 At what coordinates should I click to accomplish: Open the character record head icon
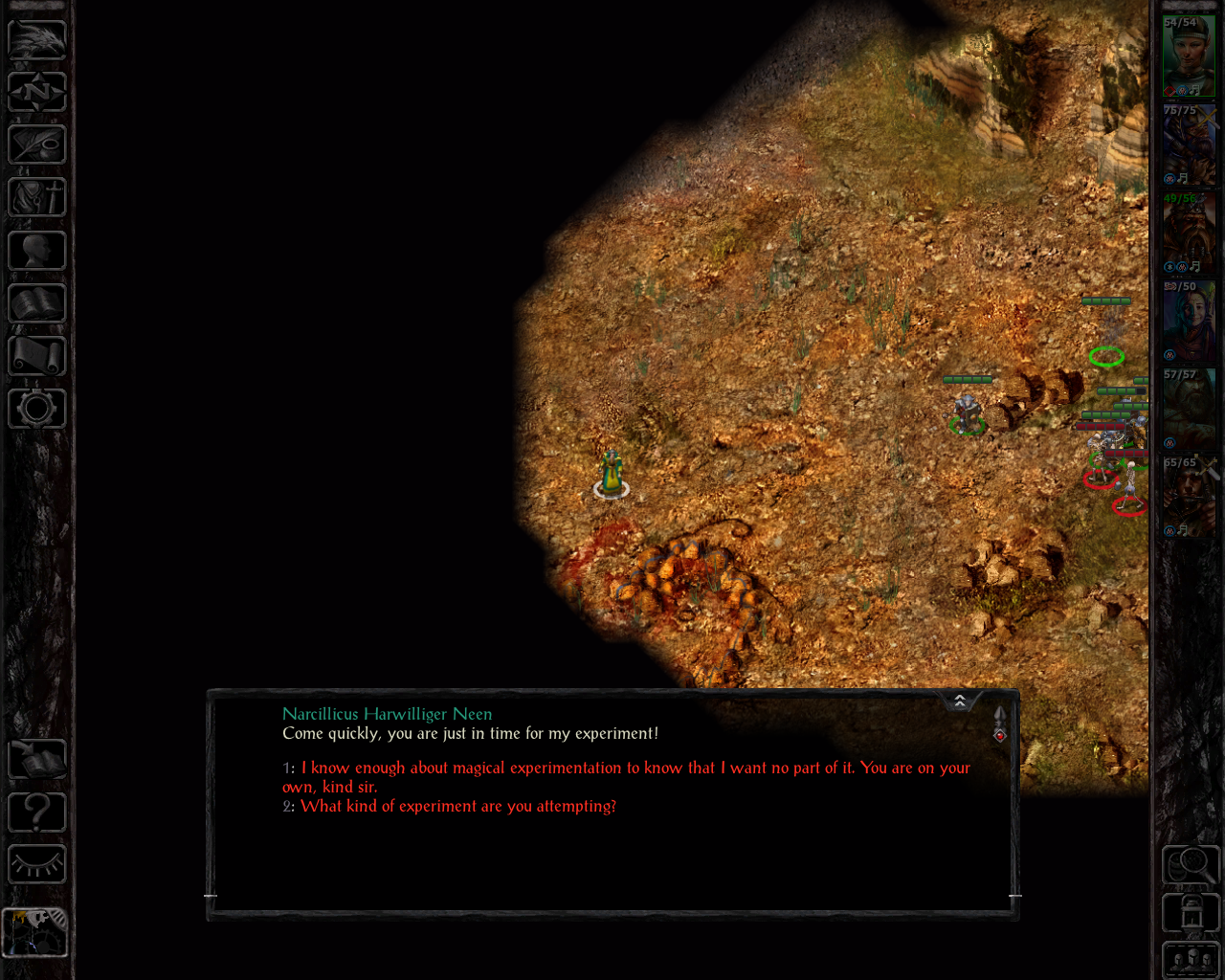pos(37,251)
